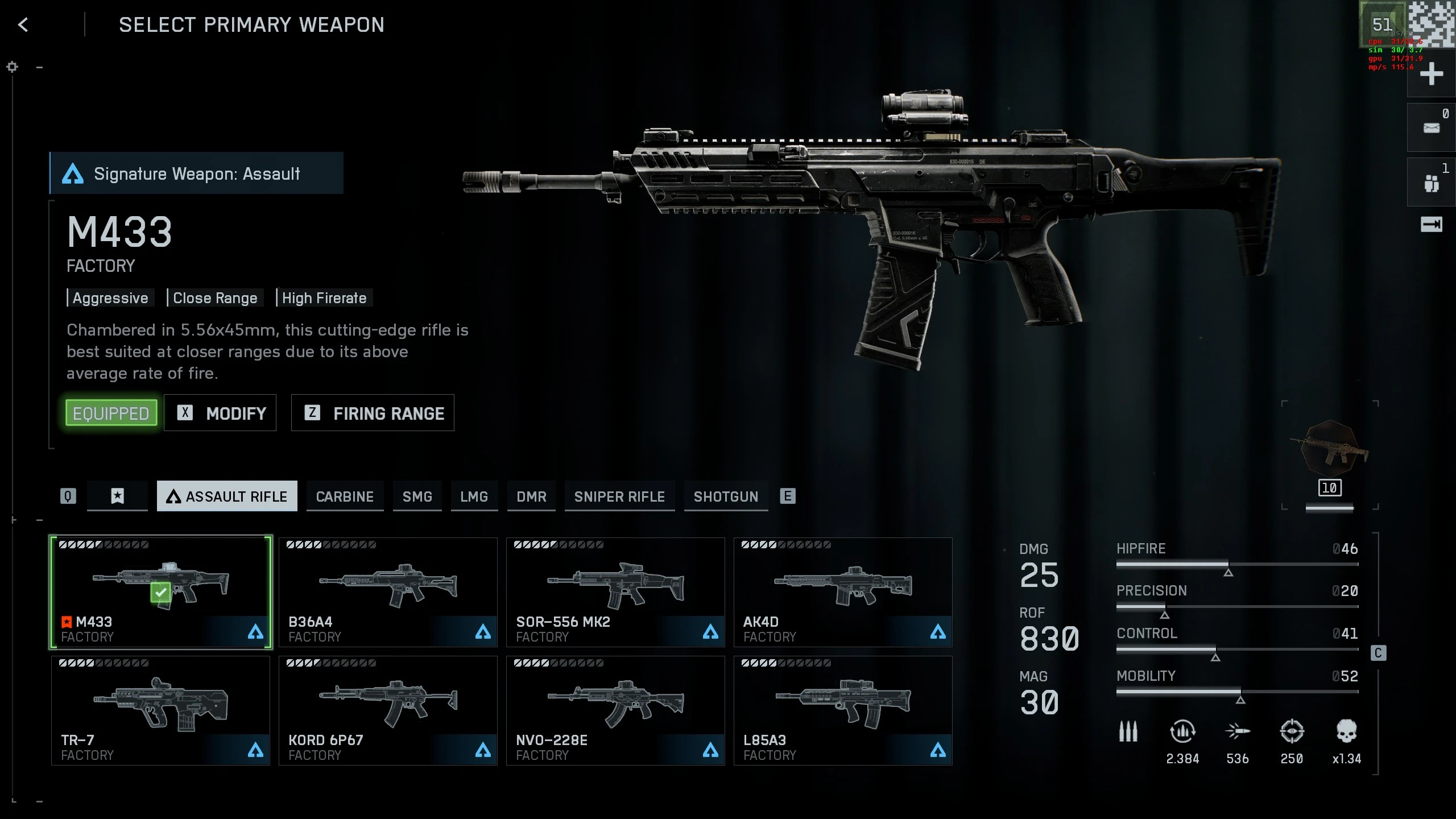Open the Modify weapon screen
1456x819 pixels.
pyautogui.click(x=220, y=413)
